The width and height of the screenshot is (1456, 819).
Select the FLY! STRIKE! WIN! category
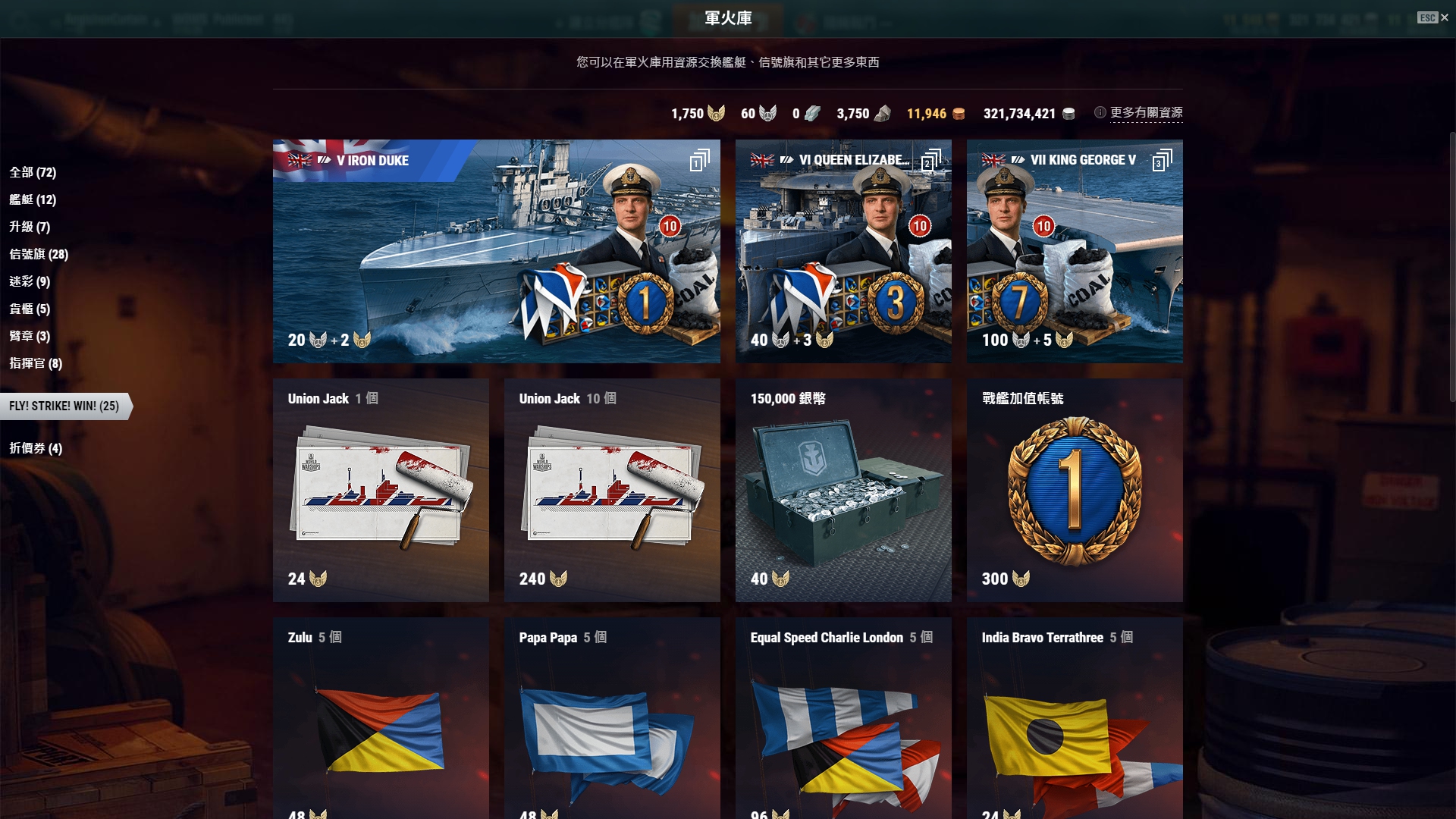pyautogui.click(x=64, y=406)
